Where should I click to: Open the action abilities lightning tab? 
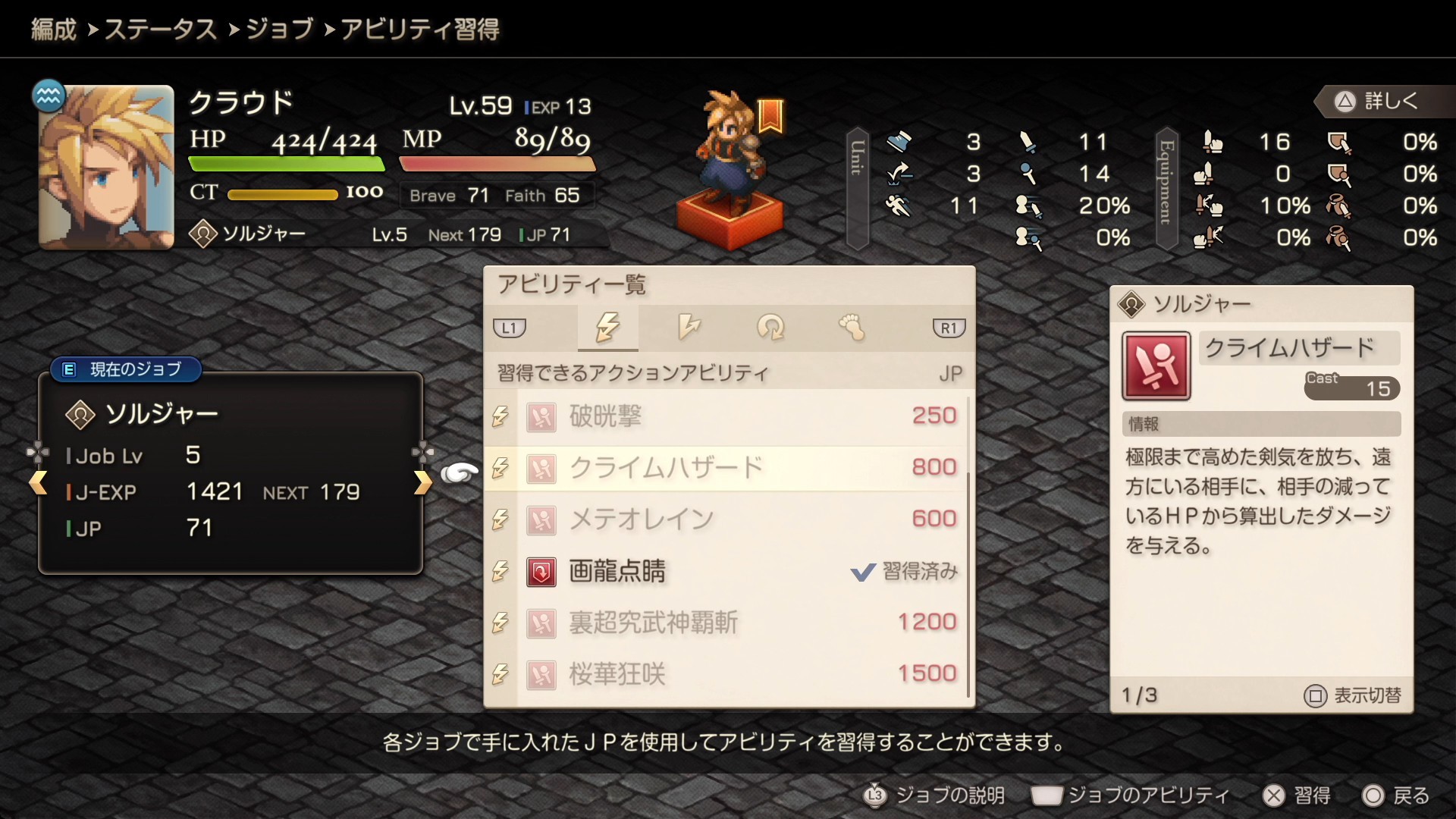click(x=607, y=328)
